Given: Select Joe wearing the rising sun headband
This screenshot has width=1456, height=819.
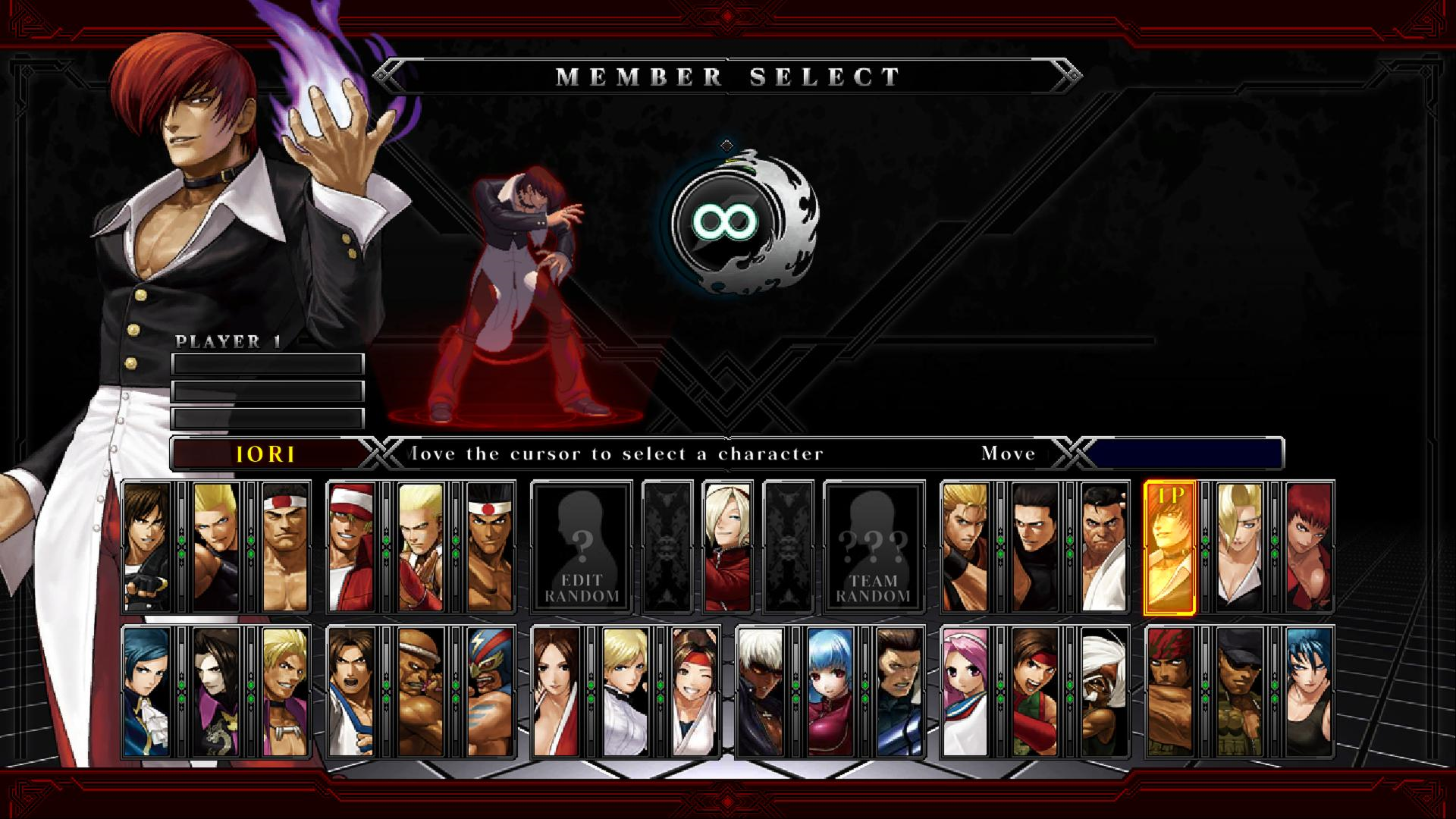Looking at the screenshot, I should point(491,547).
